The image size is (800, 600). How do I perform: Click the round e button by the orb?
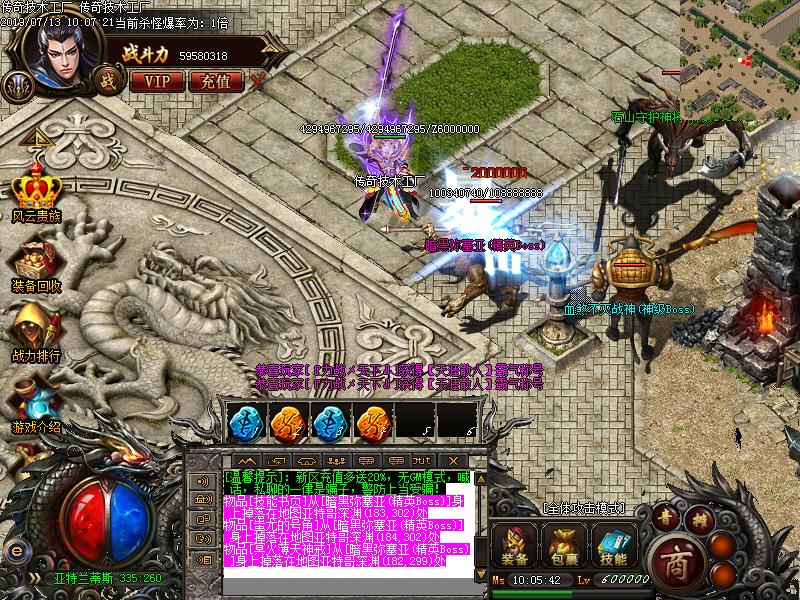click(x=15, y=549)
